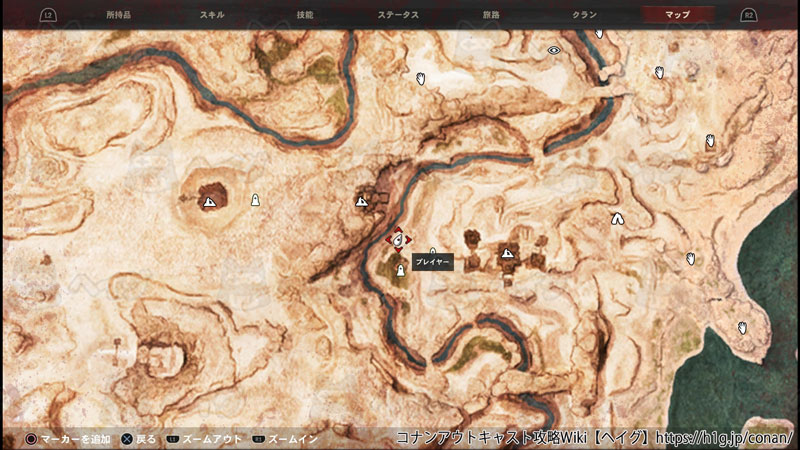The width and height of the screenshot is (800, 450).
Task: Select the eye marker on the map
Action: click(x=554, y=50)
